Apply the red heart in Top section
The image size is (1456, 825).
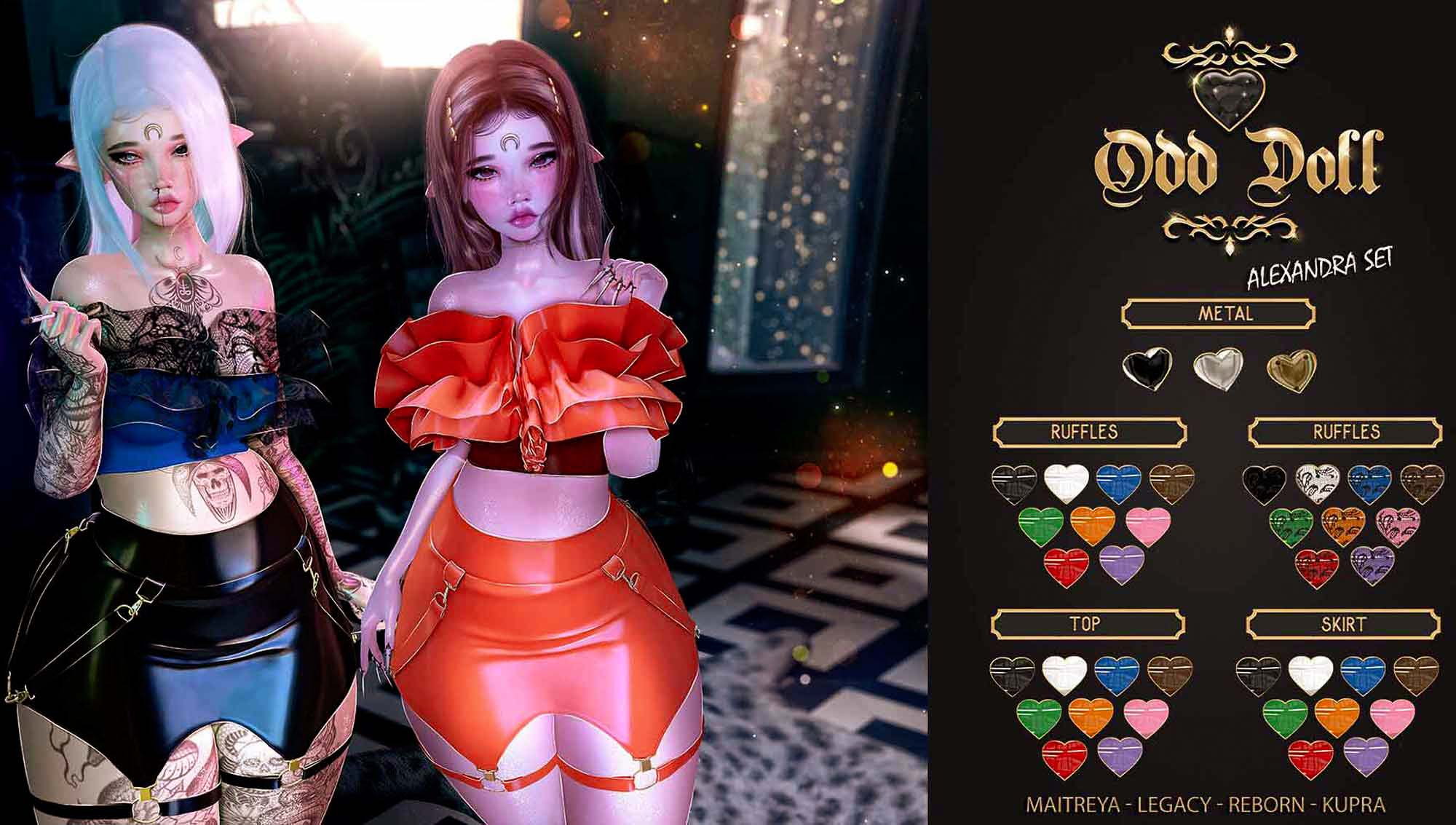[1065, 759]
